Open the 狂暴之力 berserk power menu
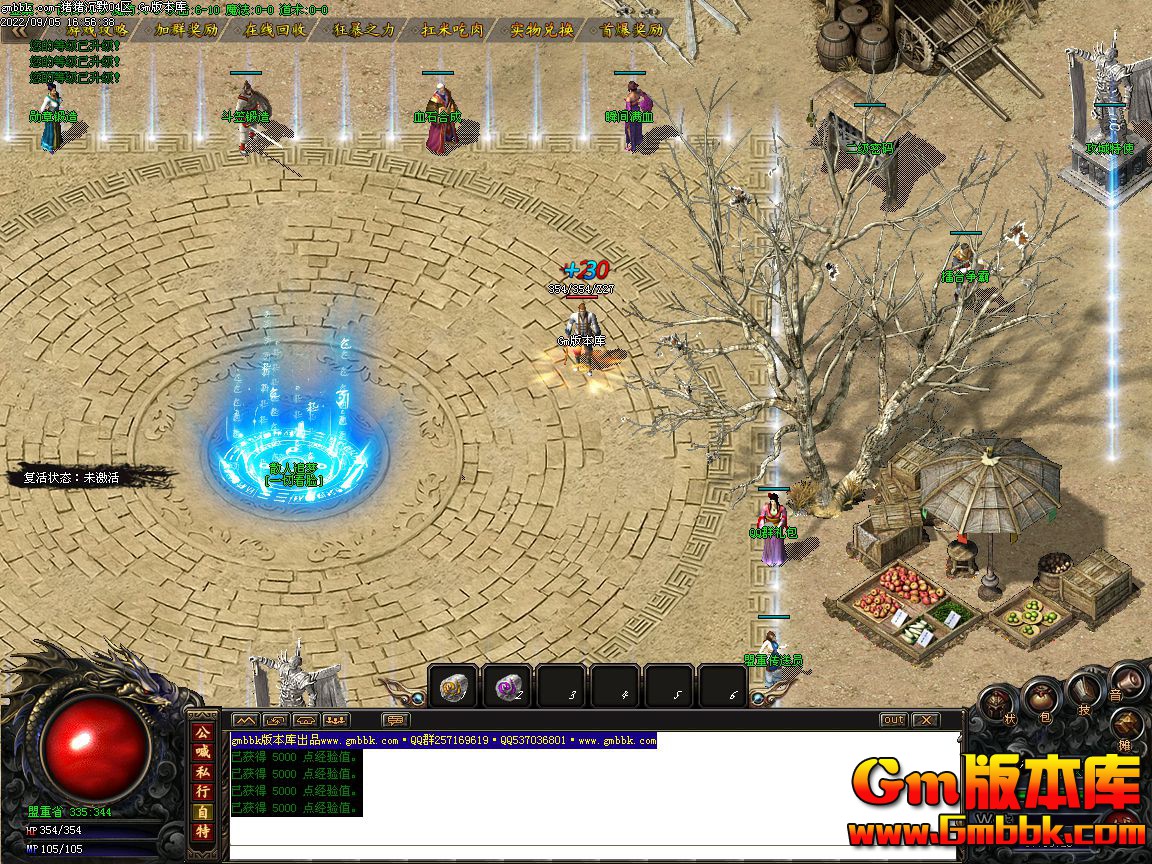 coord(364,30)
